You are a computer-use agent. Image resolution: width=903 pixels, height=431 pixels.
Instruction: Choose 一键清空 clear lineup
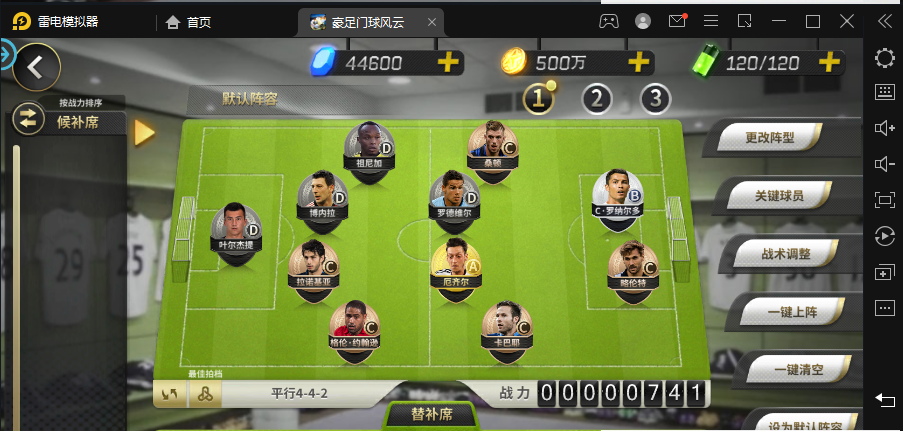click(797, 370)
